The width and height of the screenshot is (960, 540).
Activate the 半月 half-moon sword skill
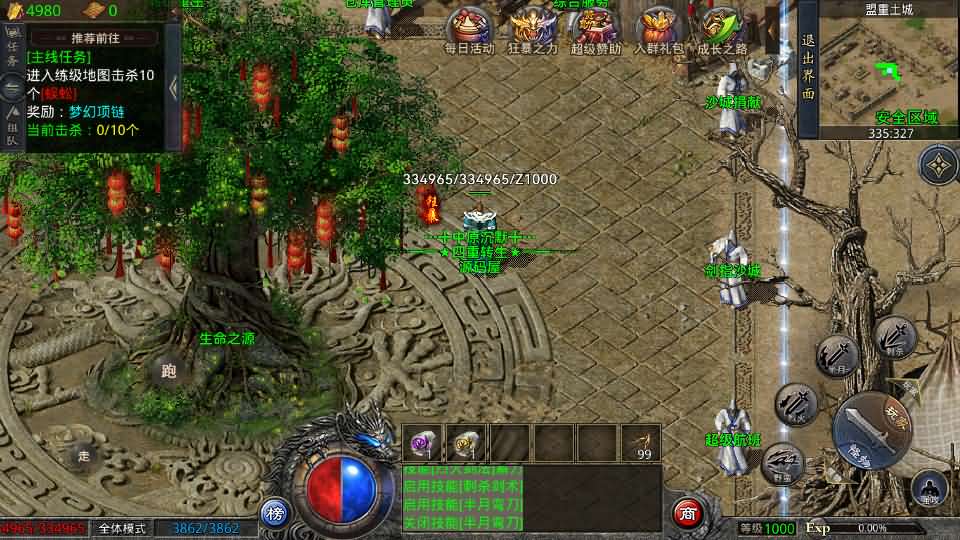click(837, 357)
